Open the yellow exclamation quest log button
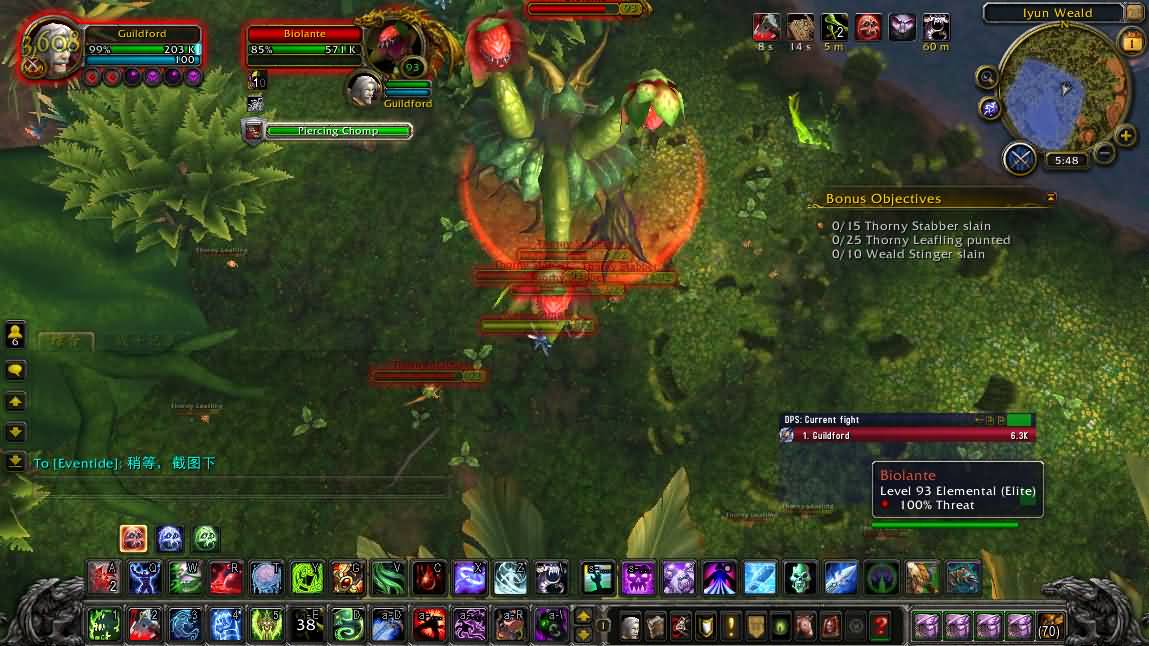 pyautogui.click(x=731, y=626)
